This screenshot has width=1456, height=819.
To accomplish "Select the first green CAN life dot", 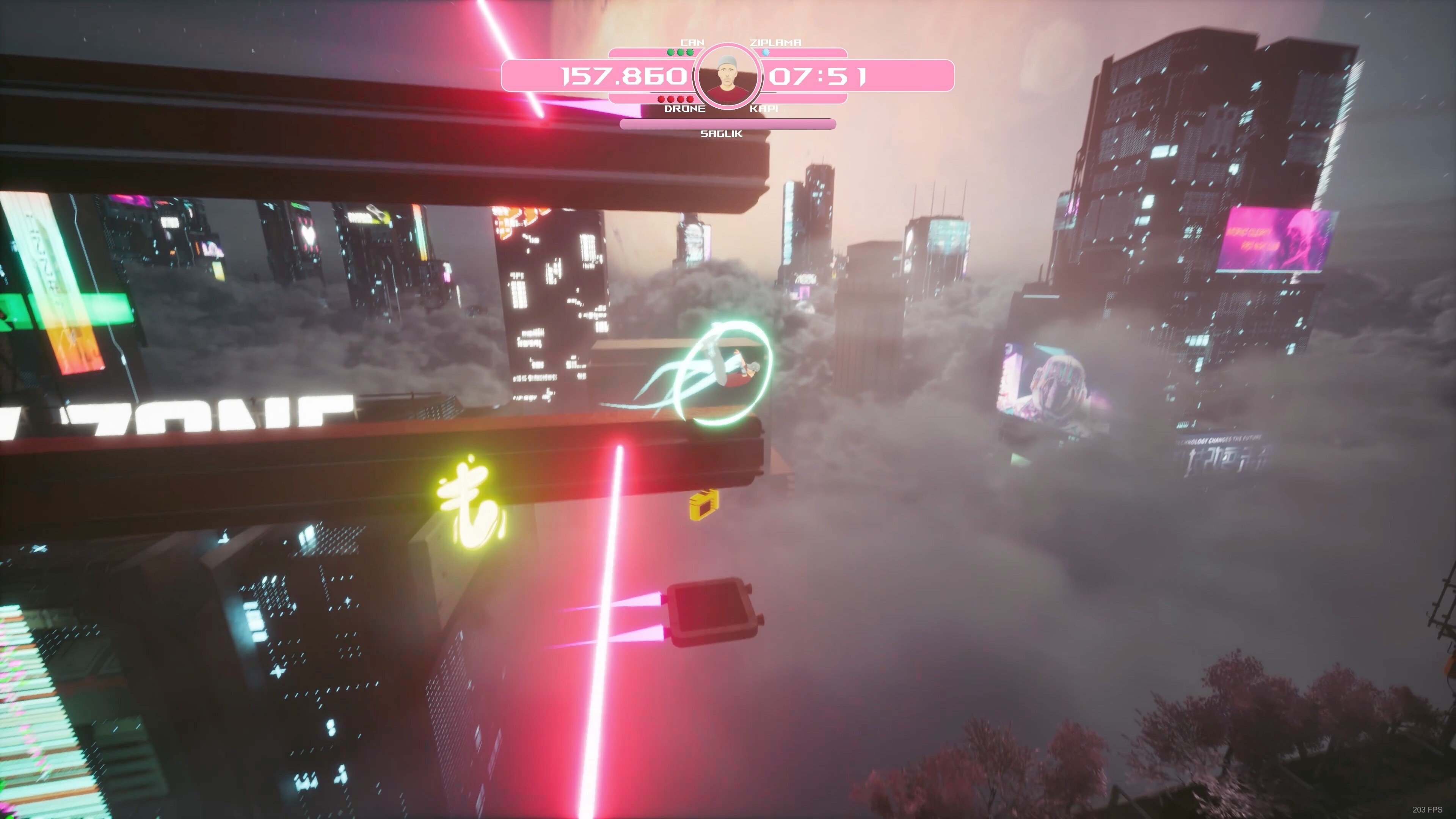I will tap(670, 53).
